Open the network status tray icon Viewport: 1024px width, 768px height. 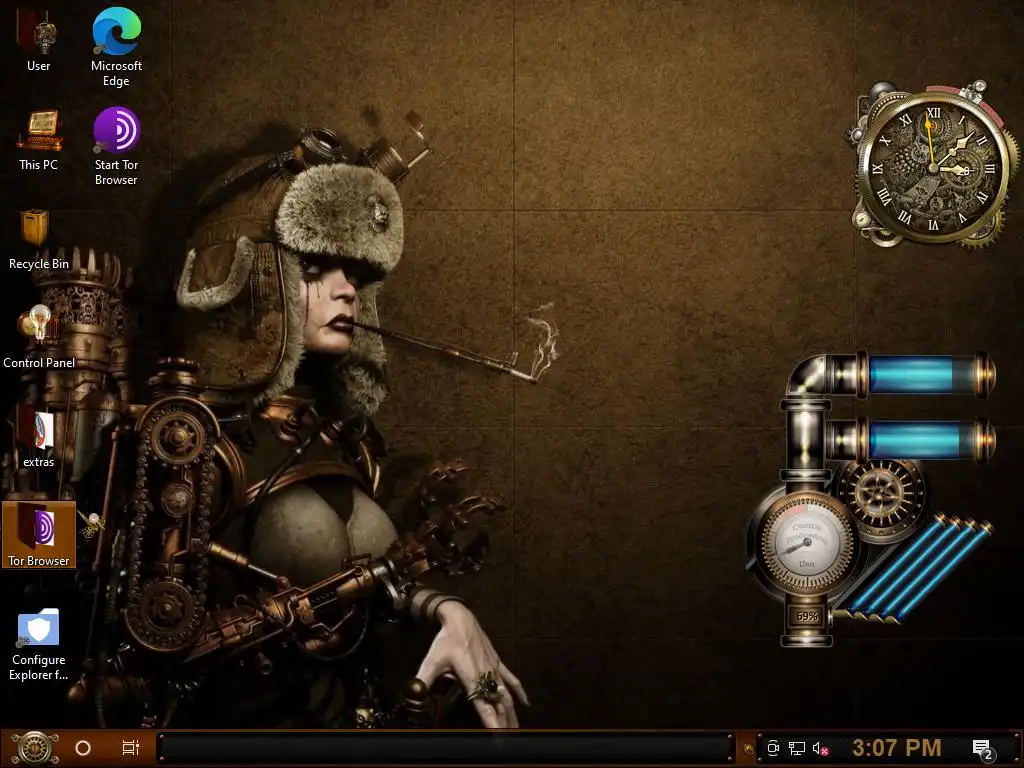(x=797, y=748)
